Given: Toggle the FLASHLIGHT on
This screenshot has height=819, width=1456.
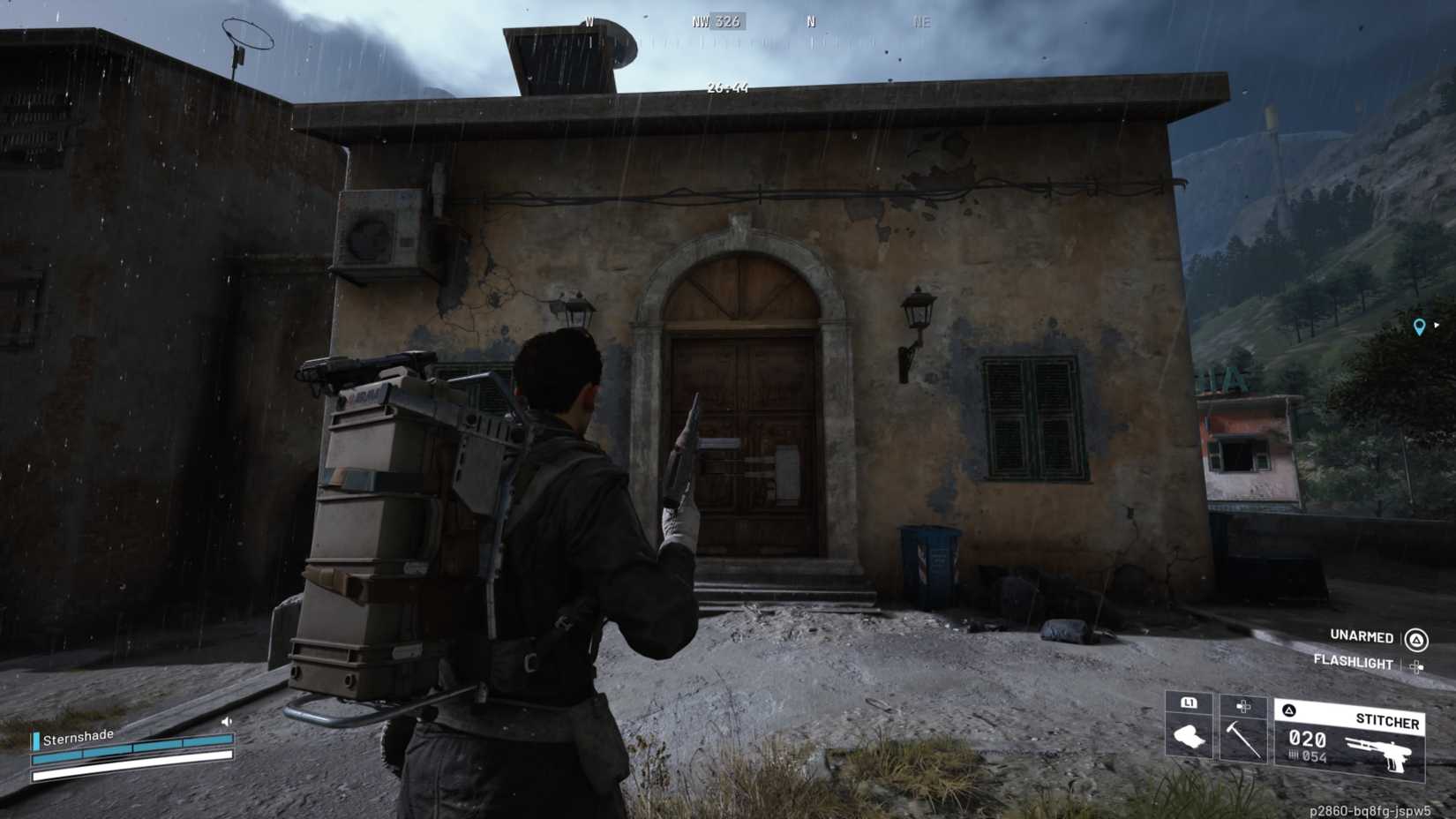Looking at the screenshot, I should click(1354, 664).
